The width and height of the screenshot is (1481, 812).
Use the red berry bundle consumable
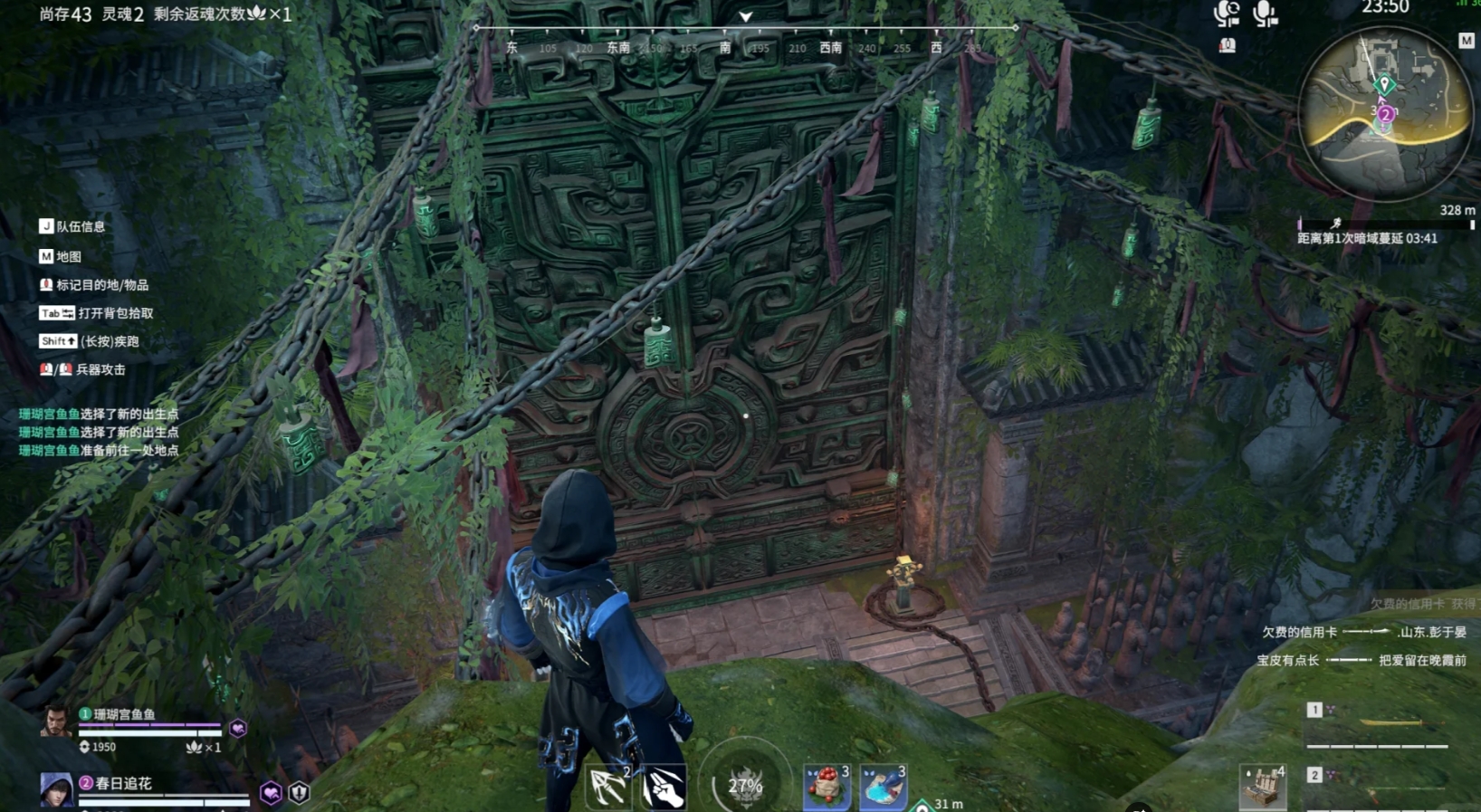click(826, 786)
